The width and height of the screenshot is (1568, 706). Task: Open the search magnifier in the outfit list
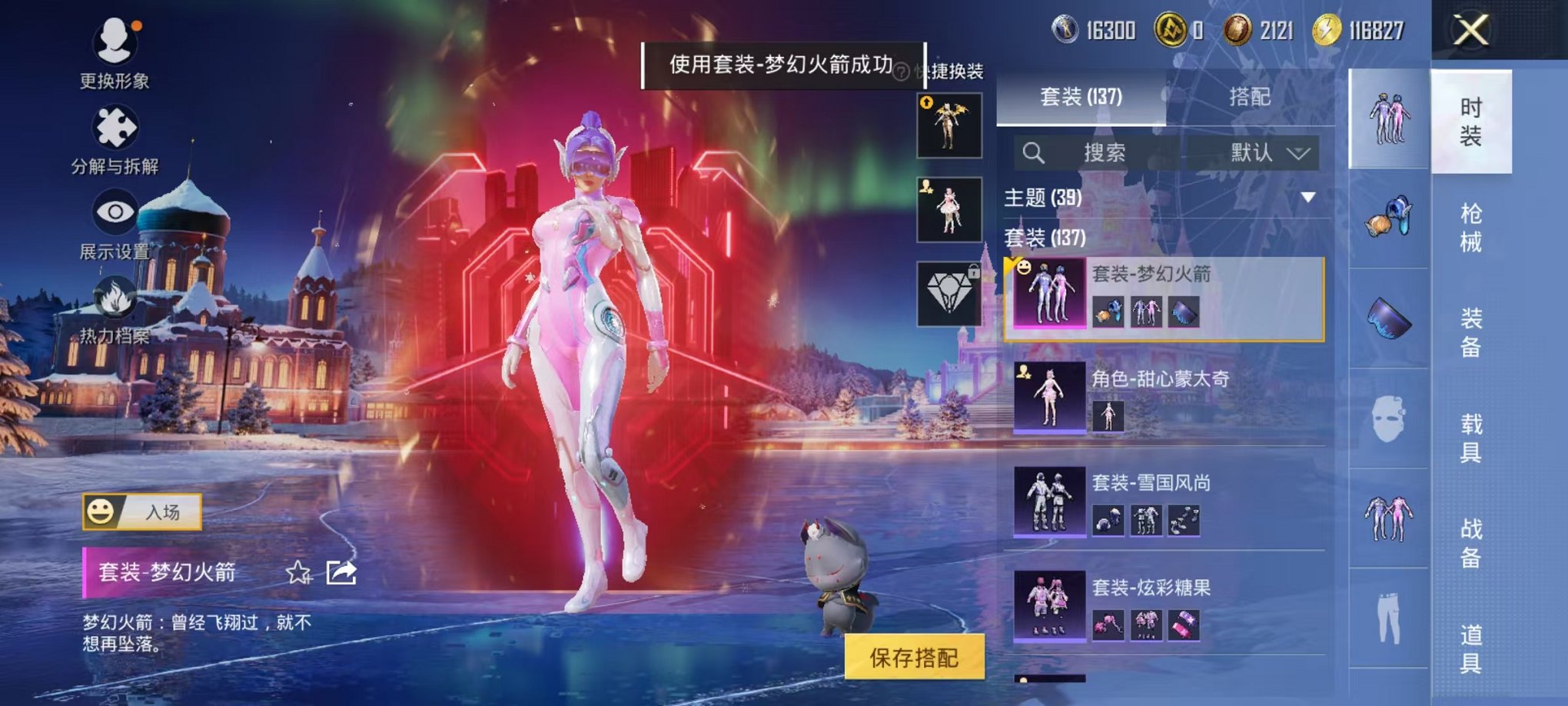click(1035, 152)
